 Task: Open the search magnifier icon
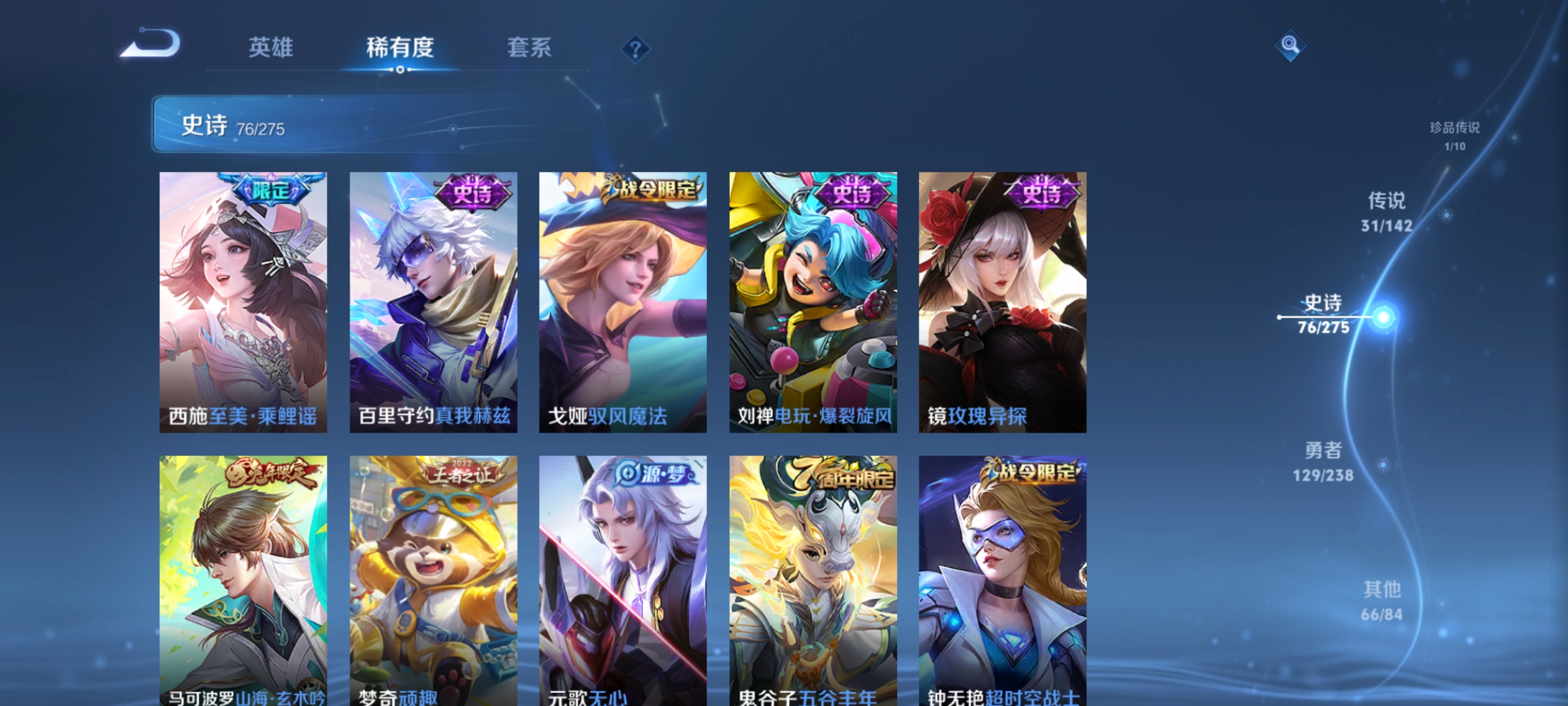pos(1290,46)
